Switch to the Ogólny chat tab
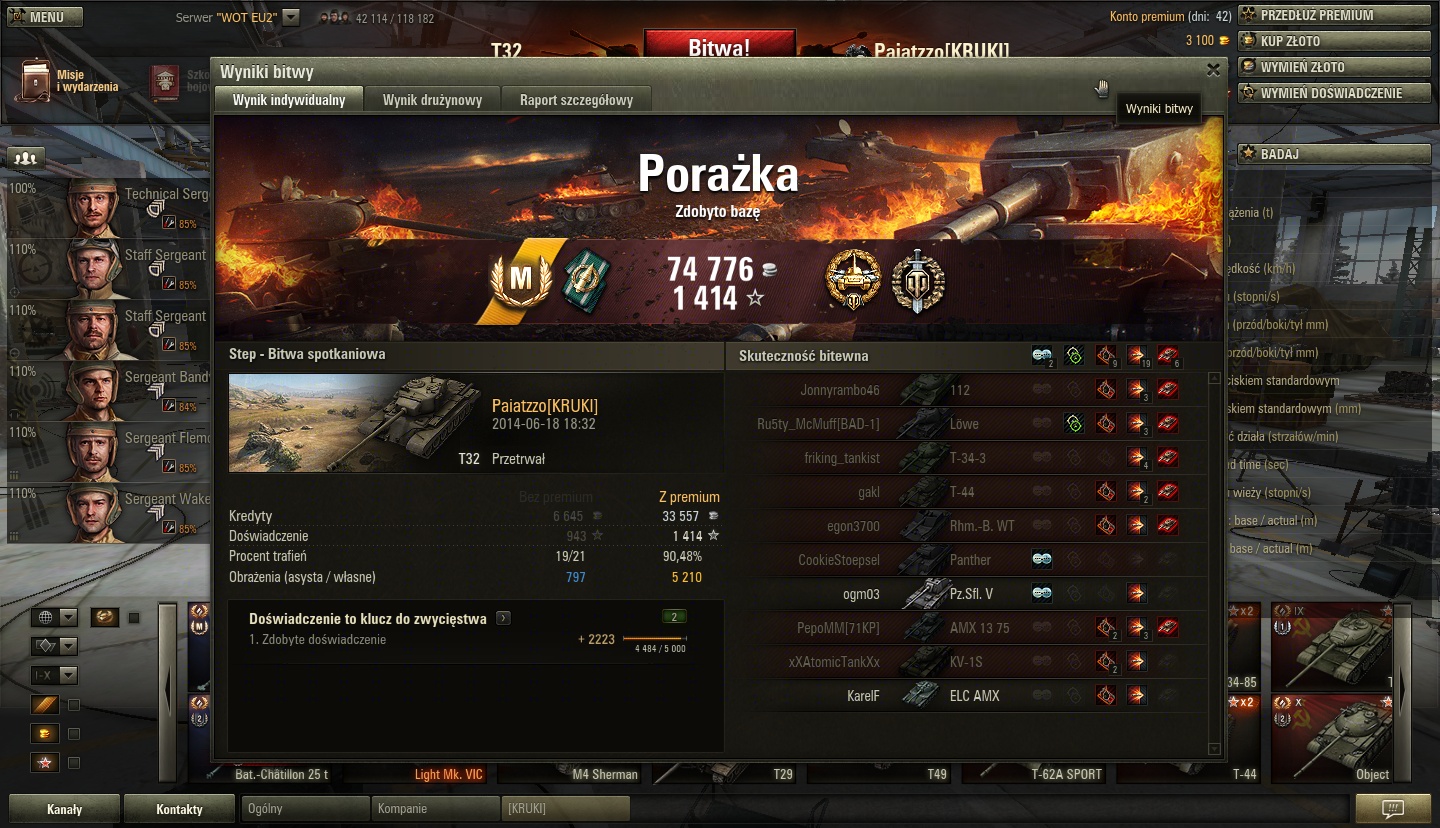 click(x=305, y=809)
